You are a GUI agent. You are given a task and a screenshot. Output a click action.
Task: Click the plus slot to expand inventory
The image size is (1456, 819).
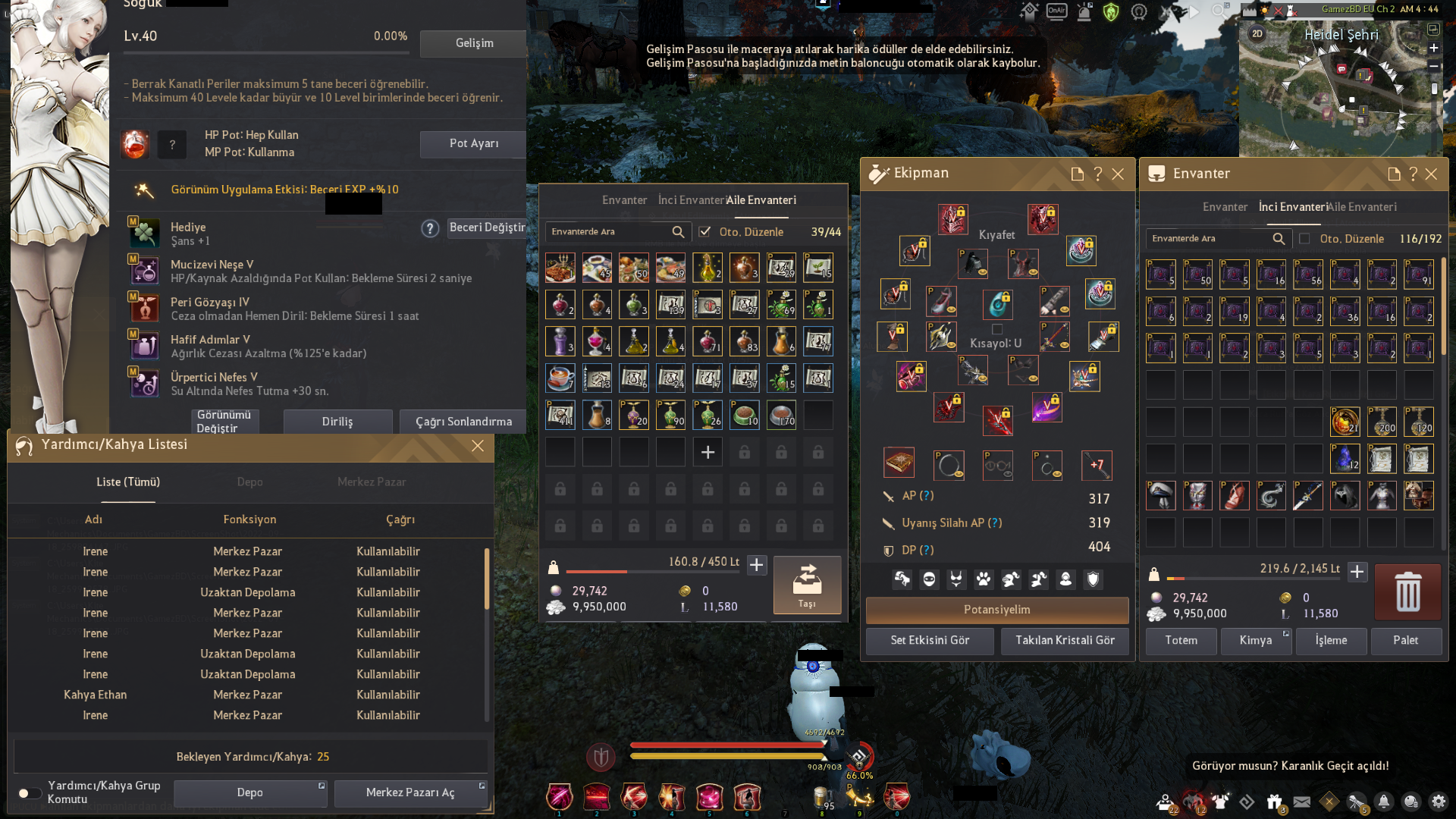coord(708,451)
